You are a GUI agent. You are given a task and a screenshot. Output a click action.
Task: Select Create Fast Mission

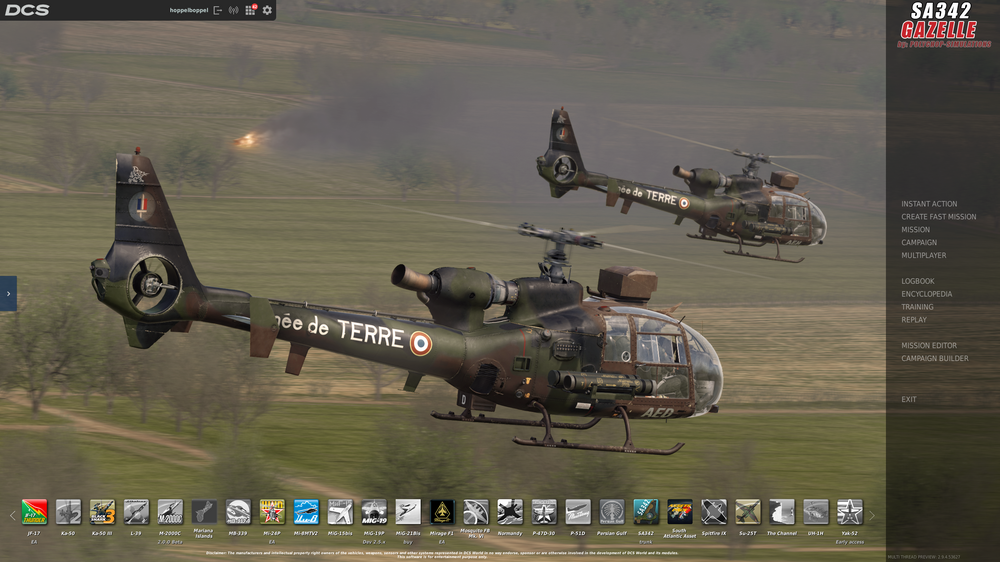pyautogui.click(x=938, y=217)
